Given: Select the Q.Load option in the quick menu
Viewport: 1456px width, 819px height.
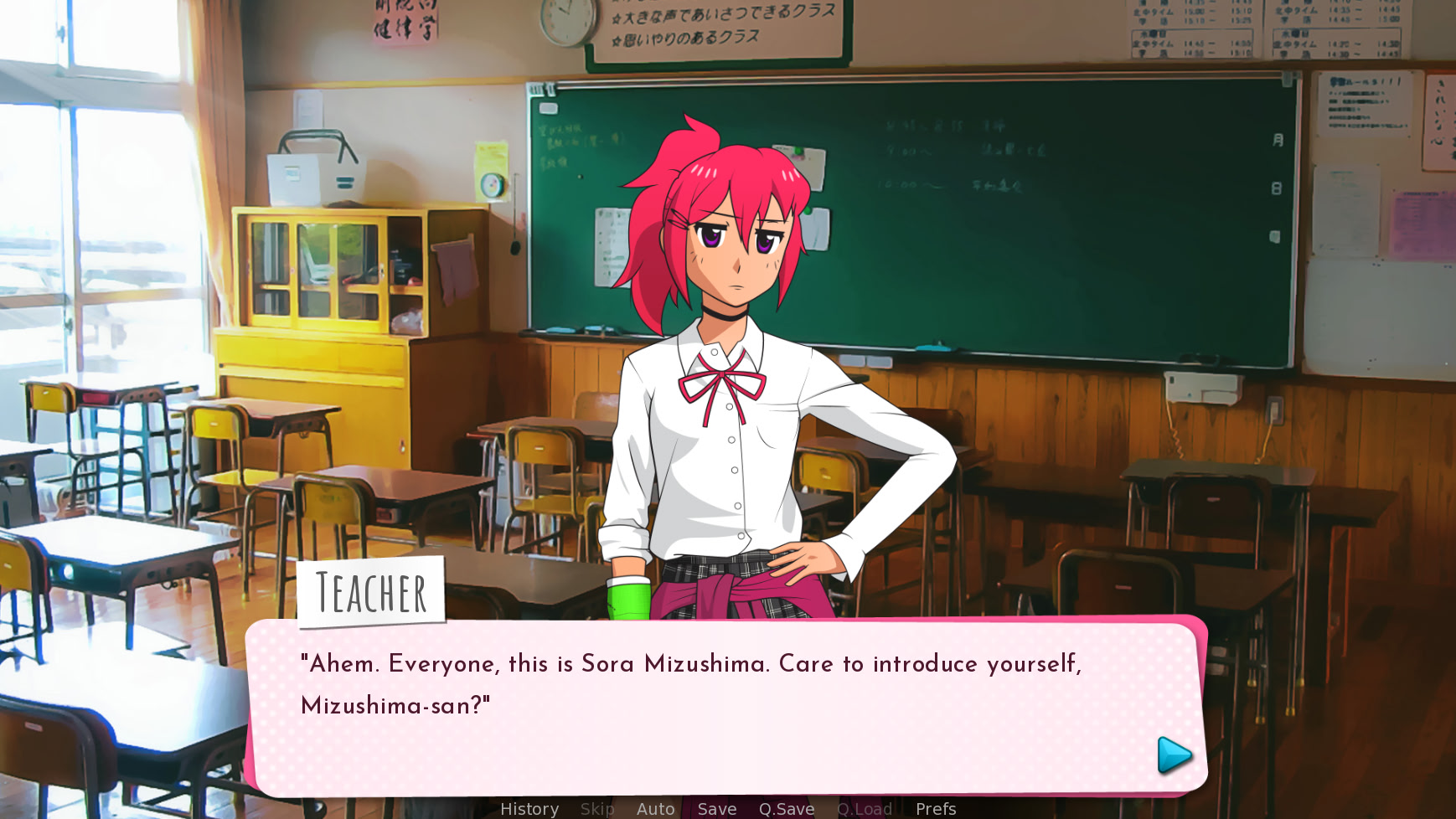Looking at the screenshot, I should [865, 809].
